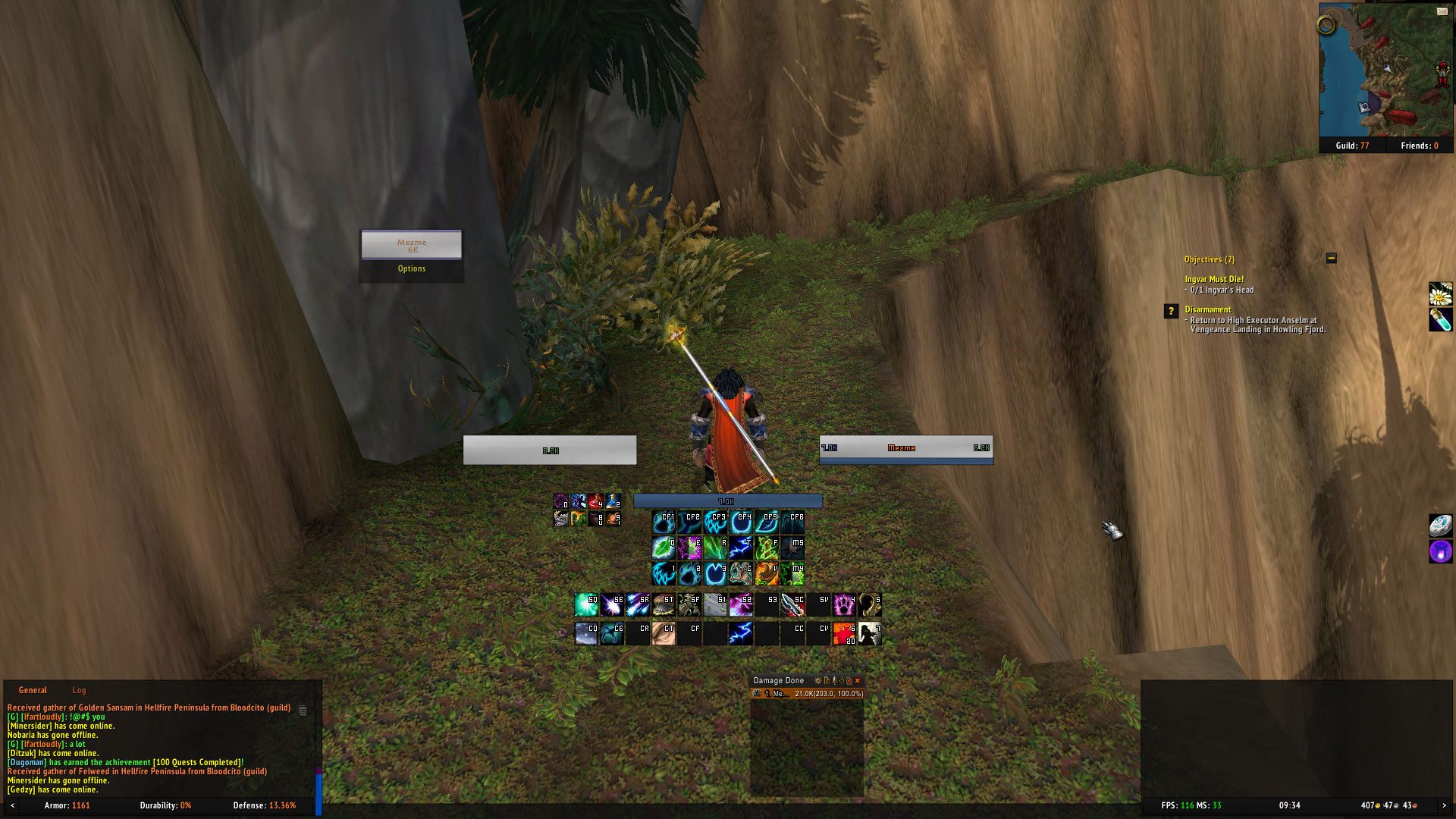Use the mushroom ability labeled ST

coord(664,604)
